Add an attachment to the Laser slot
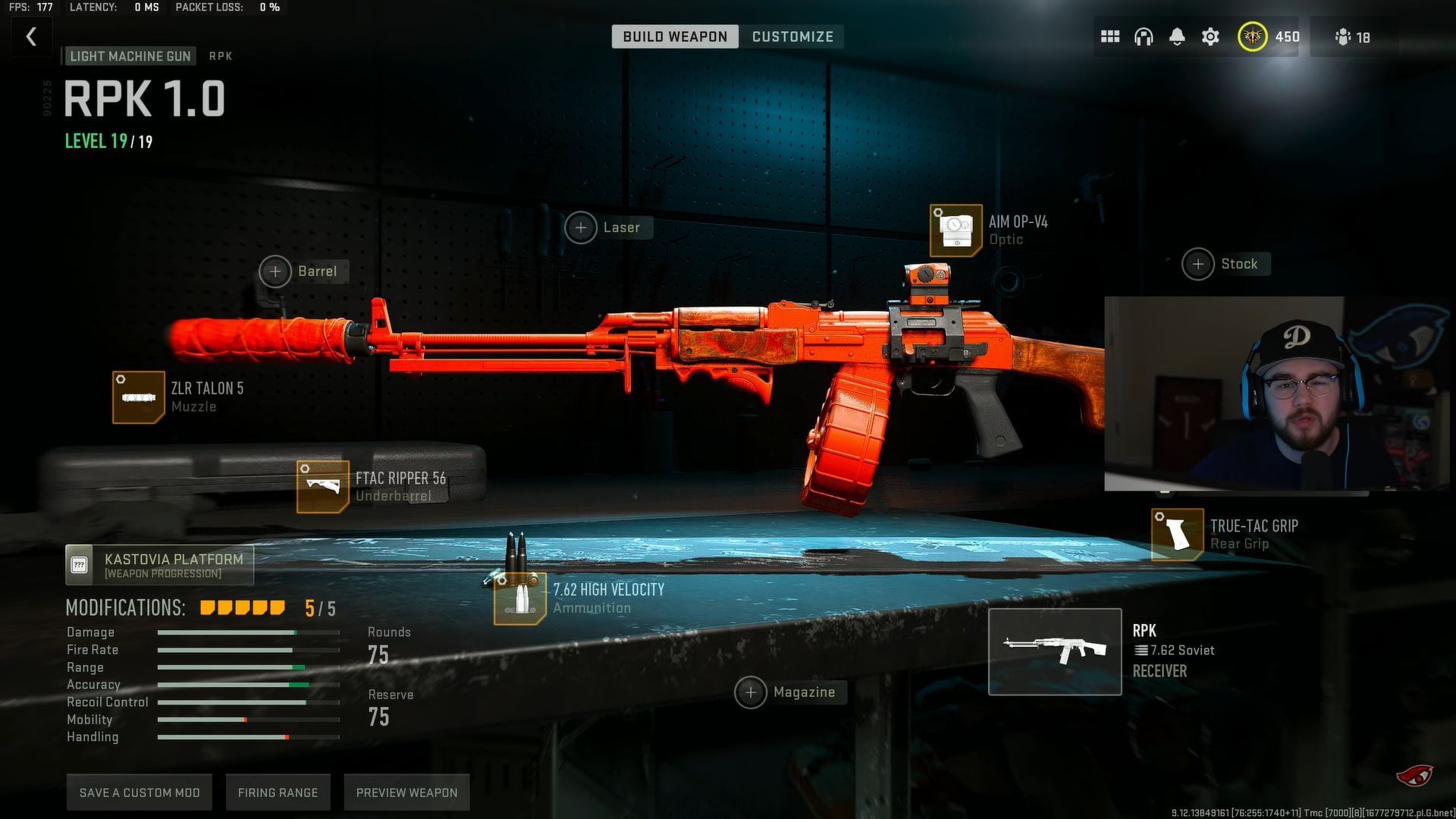This screenshot has width=1456, height=819. point(581,227)
